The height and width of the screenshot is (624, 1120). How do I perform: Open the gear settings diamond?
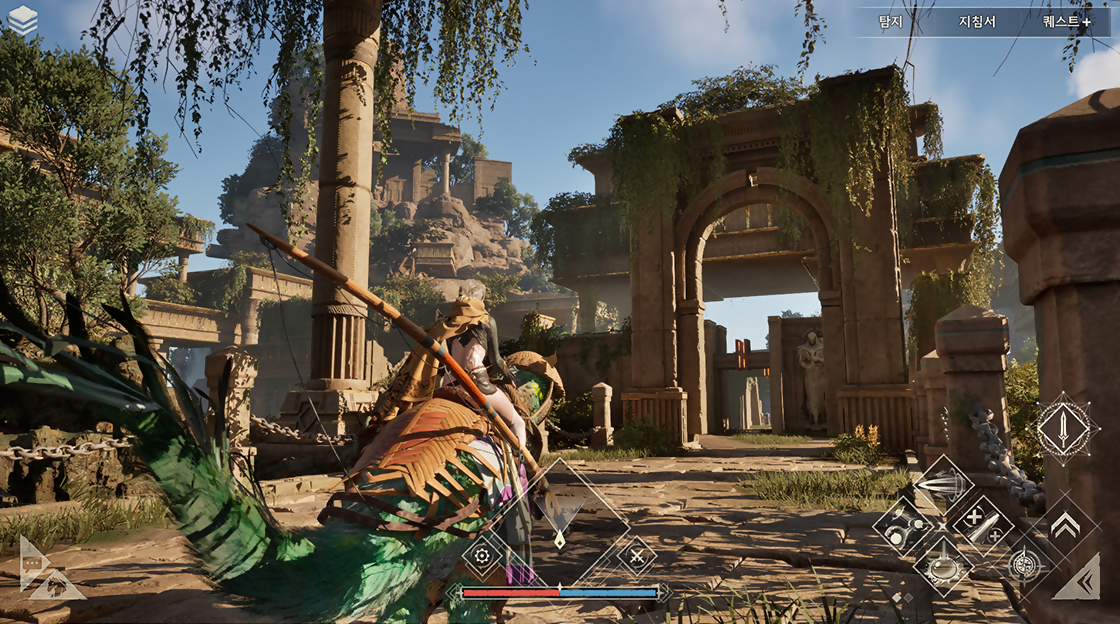(482, 556)
